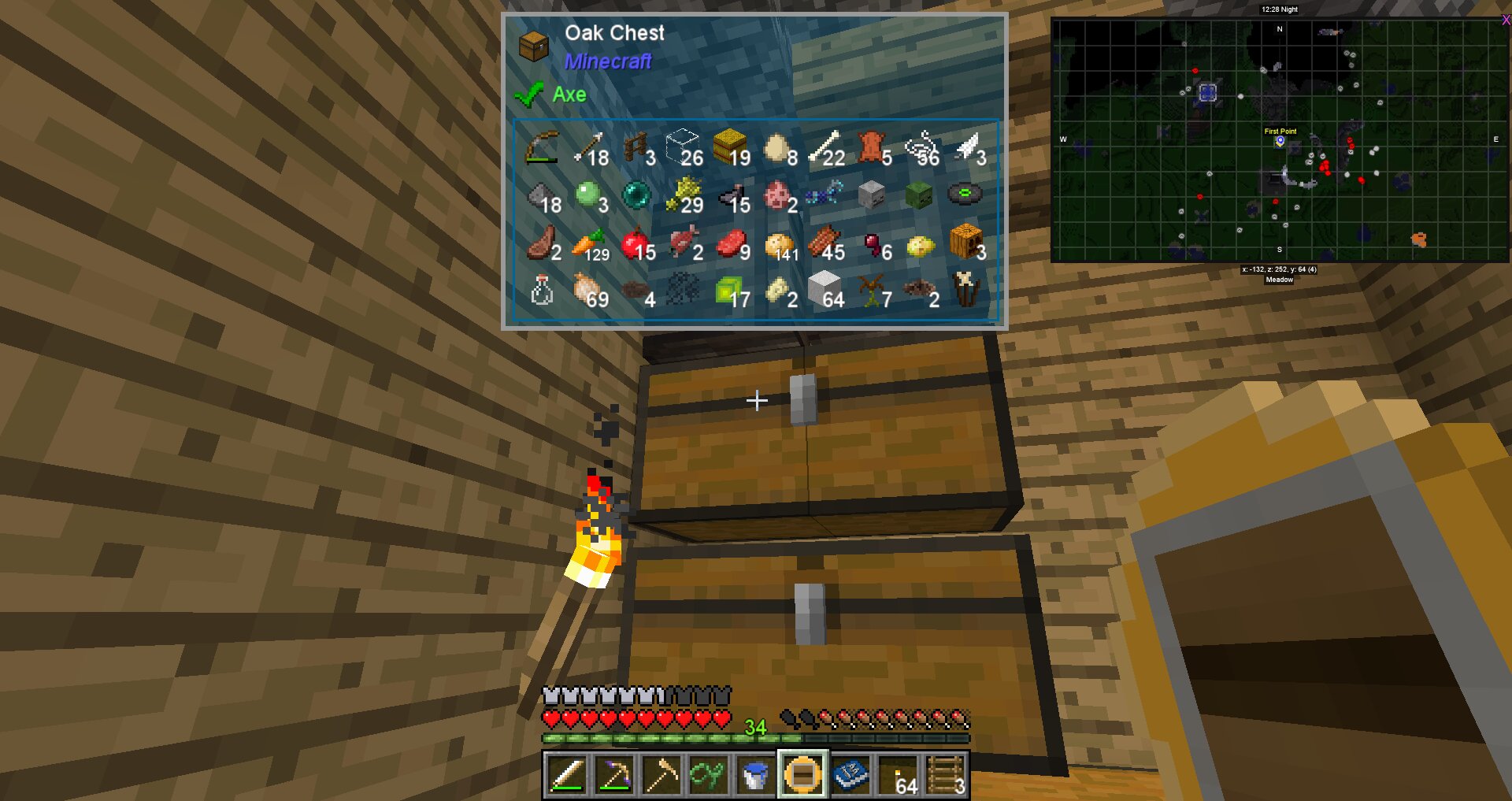Click the string icon showing 56 in the chest
The image size is (1512, 801).
pyautogui.click(x=918, y=146)
